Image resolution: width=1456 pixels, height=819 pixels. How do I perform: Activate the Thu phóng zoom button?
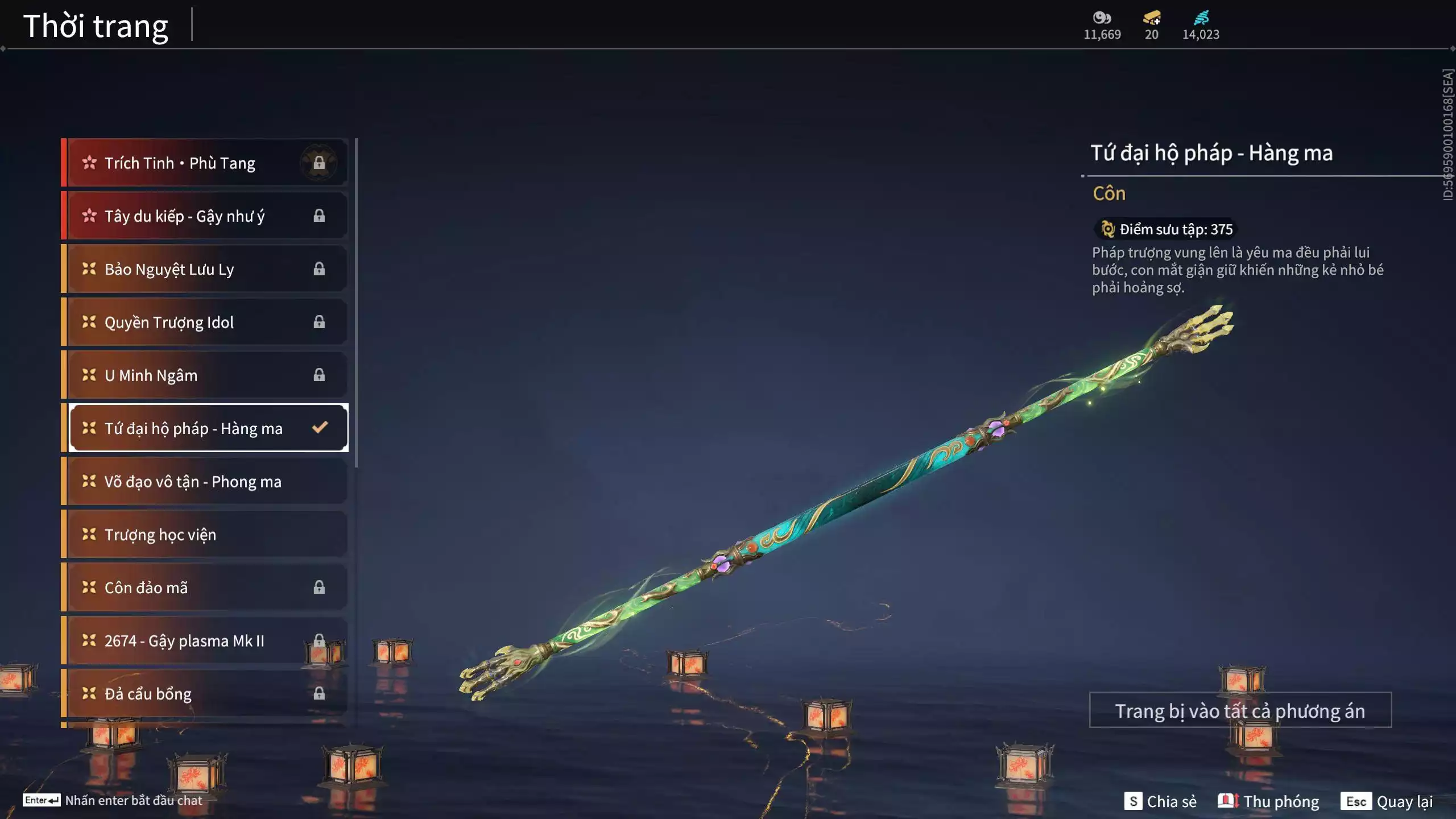click(x=1268, y=801)
